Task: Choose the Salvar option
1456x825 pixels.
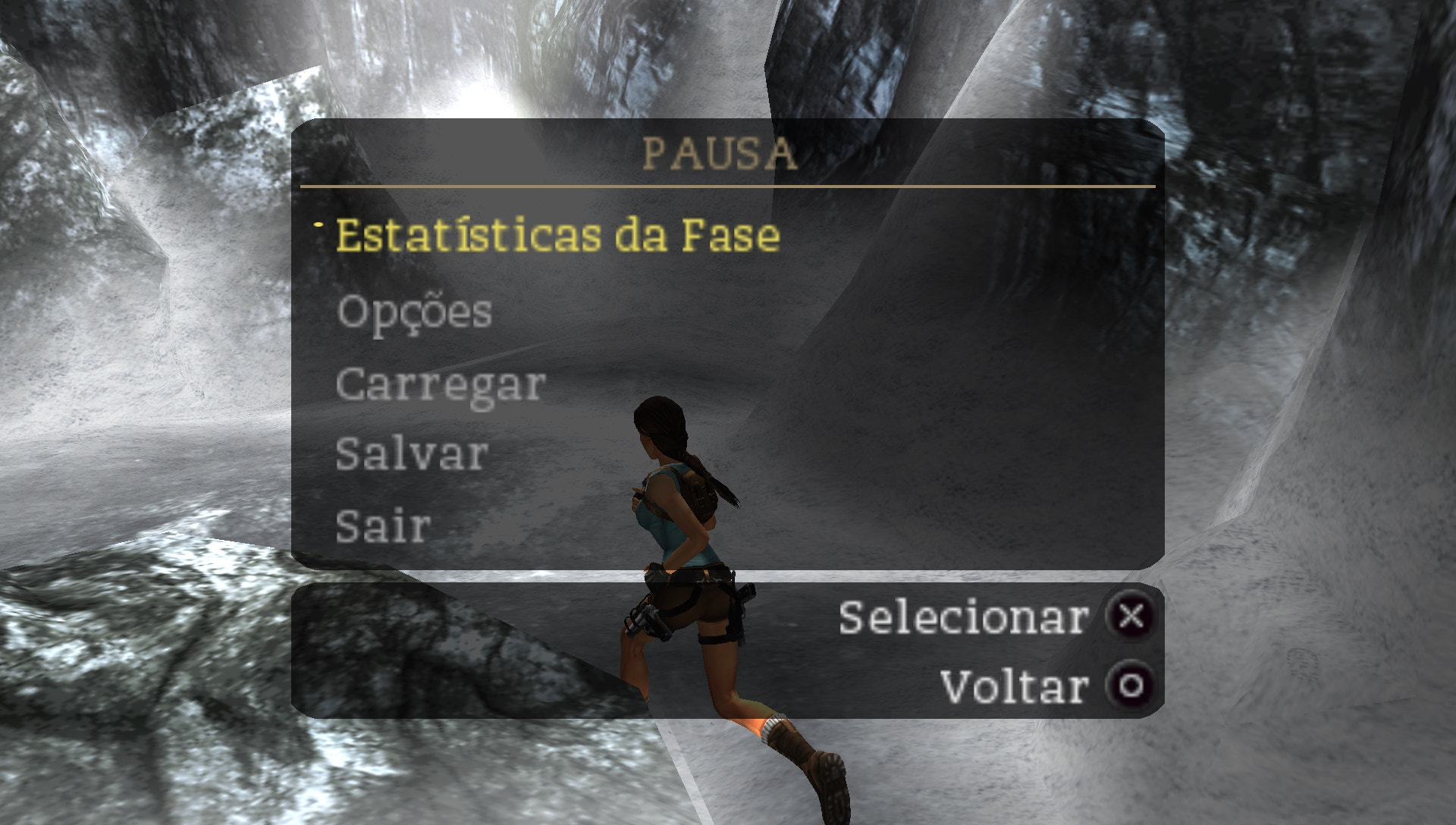Action: [411, 455]
